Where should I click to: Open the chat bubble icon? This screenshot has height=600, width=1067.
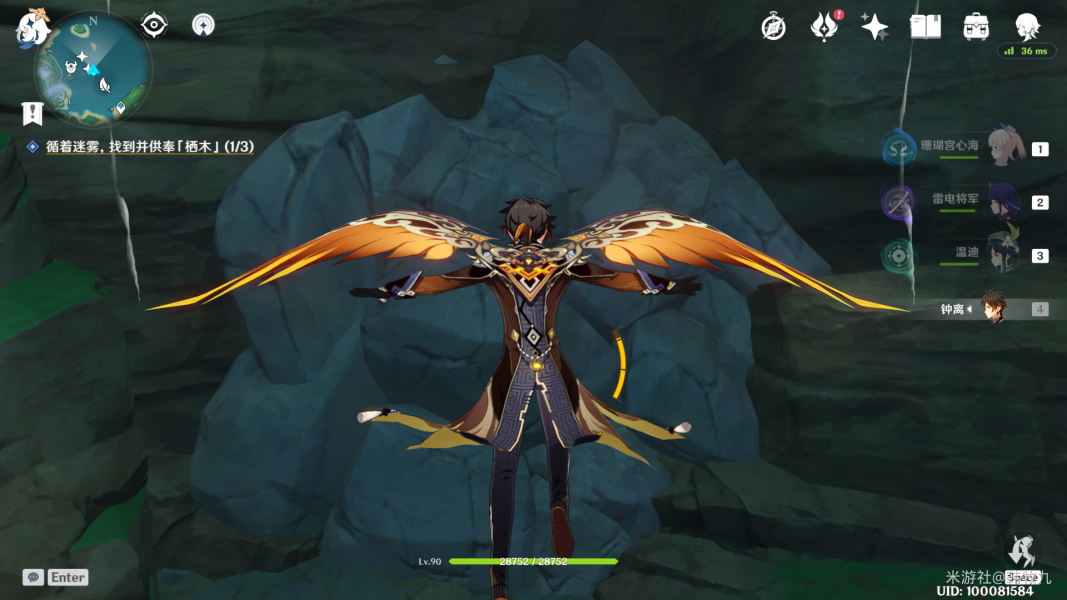pyautogui.click(x=33, y=577)
